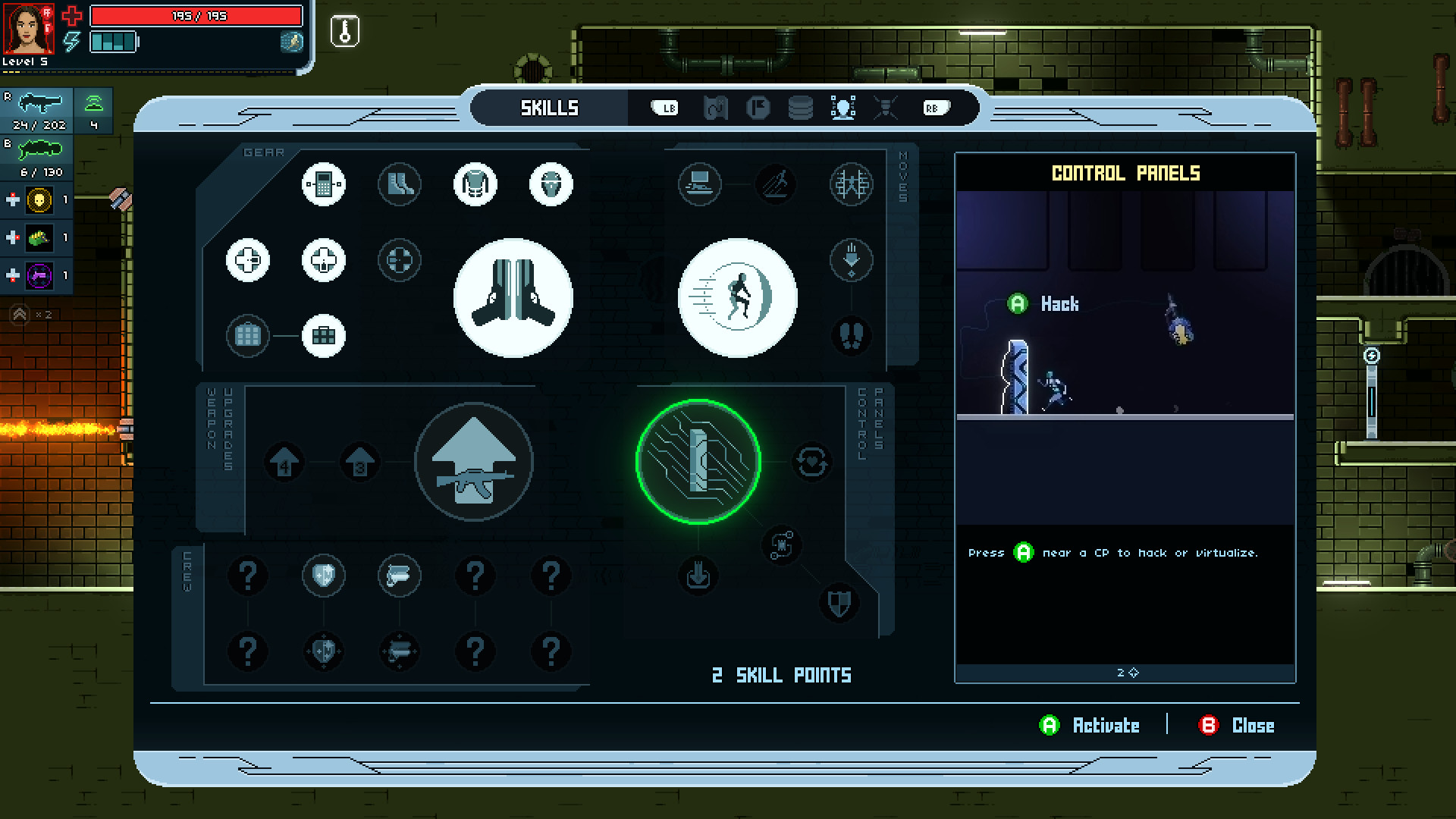Open the boots gear skill node
This screenshot has width=1456, height=819.
pos(400,184)
